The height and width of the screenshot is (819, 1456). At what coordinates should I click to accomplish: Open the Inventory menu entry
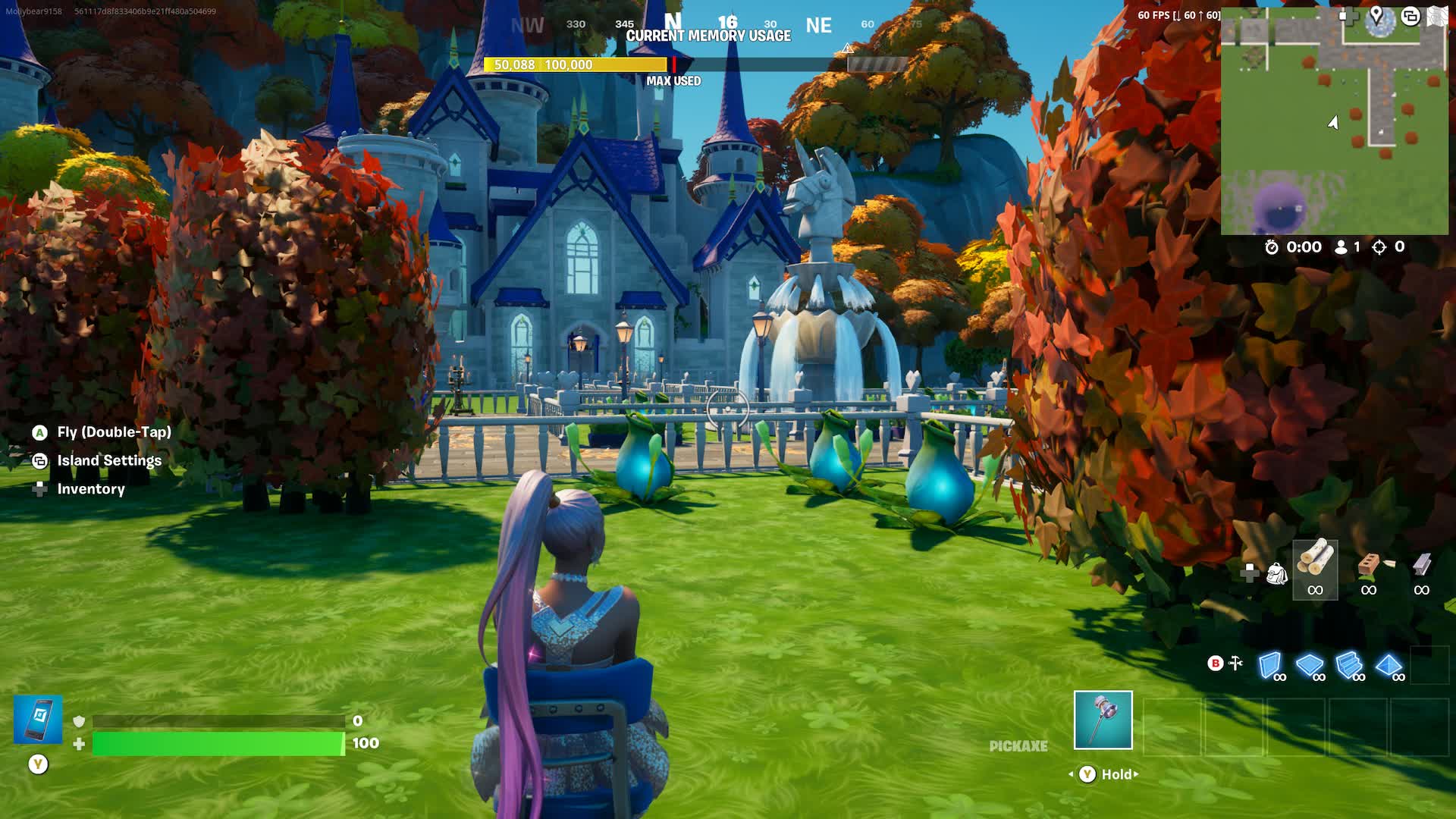(x=91, y=489)
